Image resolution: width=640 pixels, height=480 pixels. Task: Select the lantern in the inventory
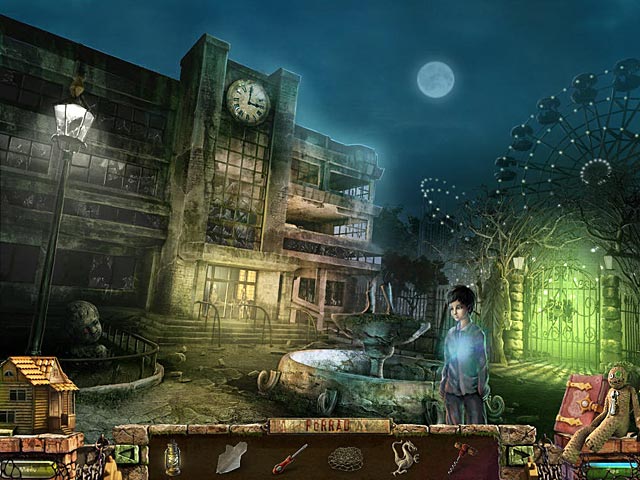(173, 458)
